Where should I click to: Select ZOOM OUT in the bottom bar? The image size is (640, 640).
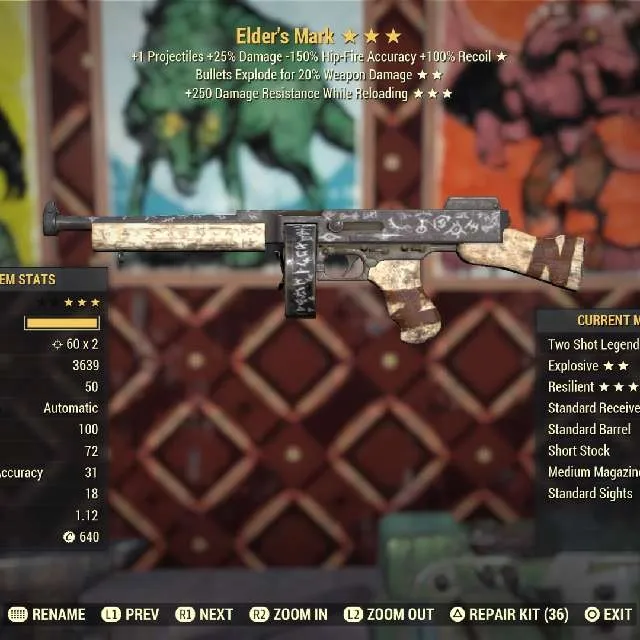click(389, 614)
